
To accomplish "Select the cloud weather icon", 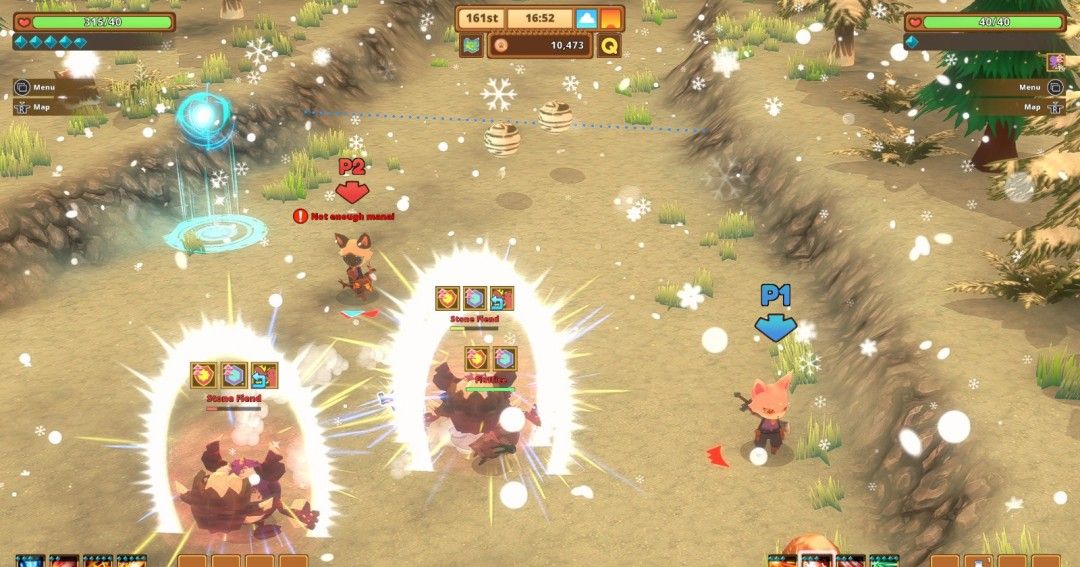I will (x=587, y=18).
